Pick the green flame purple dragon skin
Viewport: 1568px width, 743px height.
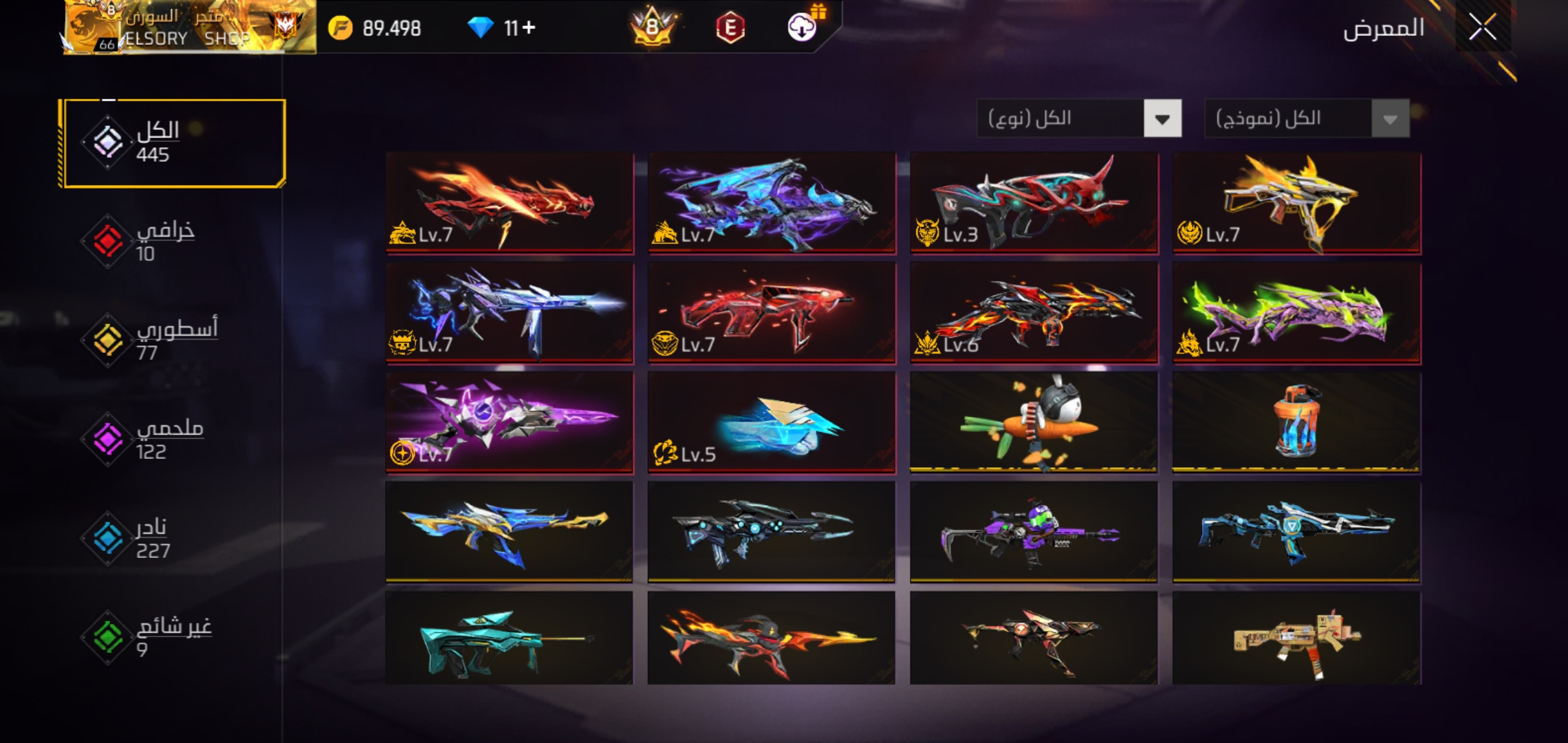1296,312
